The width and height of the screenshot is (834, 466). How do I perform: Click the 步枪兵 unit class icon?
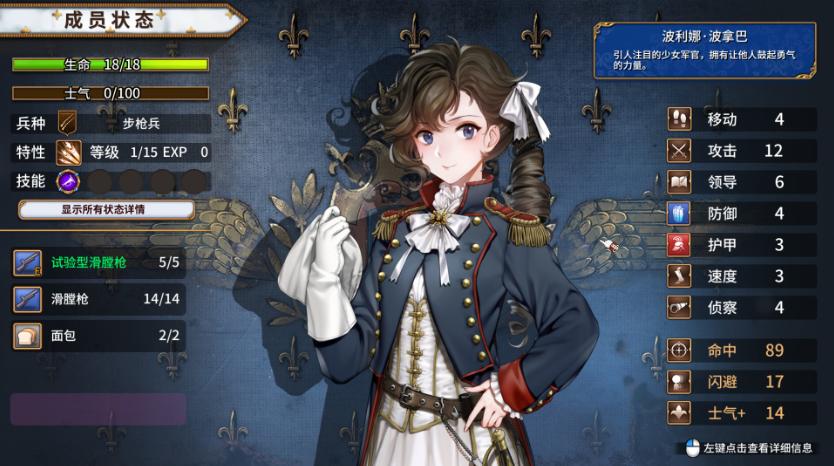(x=69, y=124)
